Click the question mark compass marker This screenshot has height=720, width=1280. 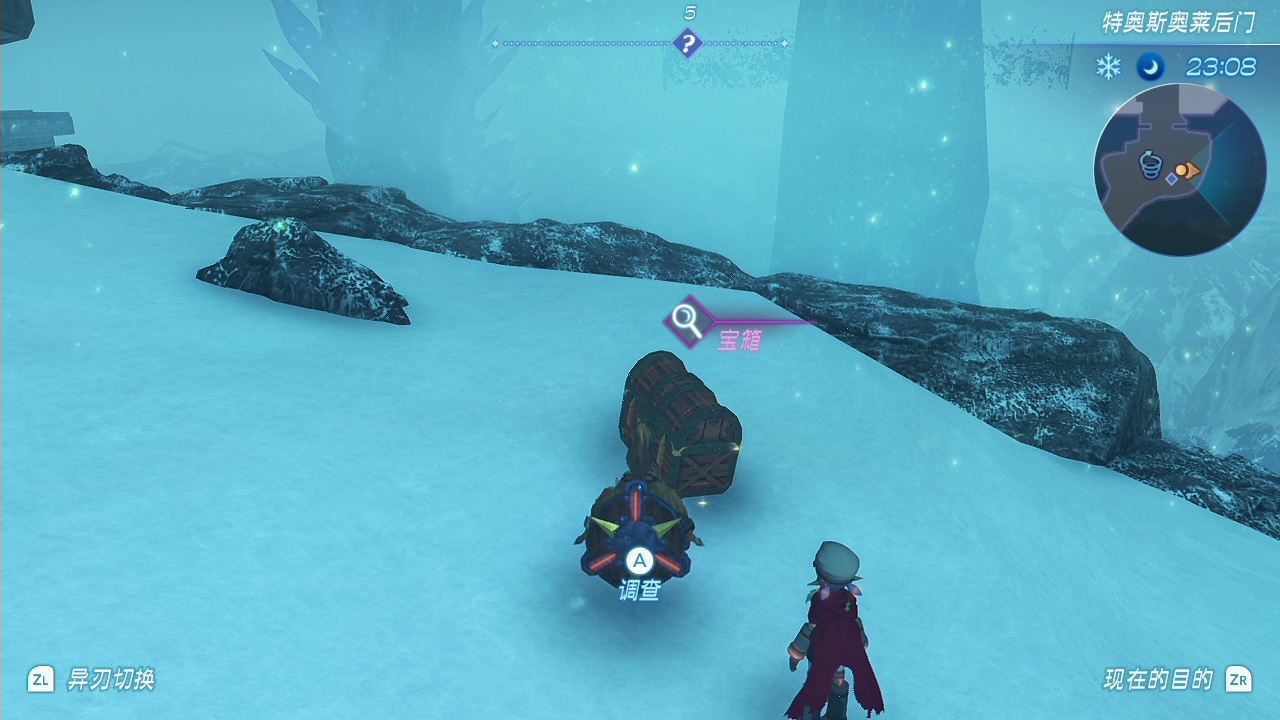pos(687,43)
